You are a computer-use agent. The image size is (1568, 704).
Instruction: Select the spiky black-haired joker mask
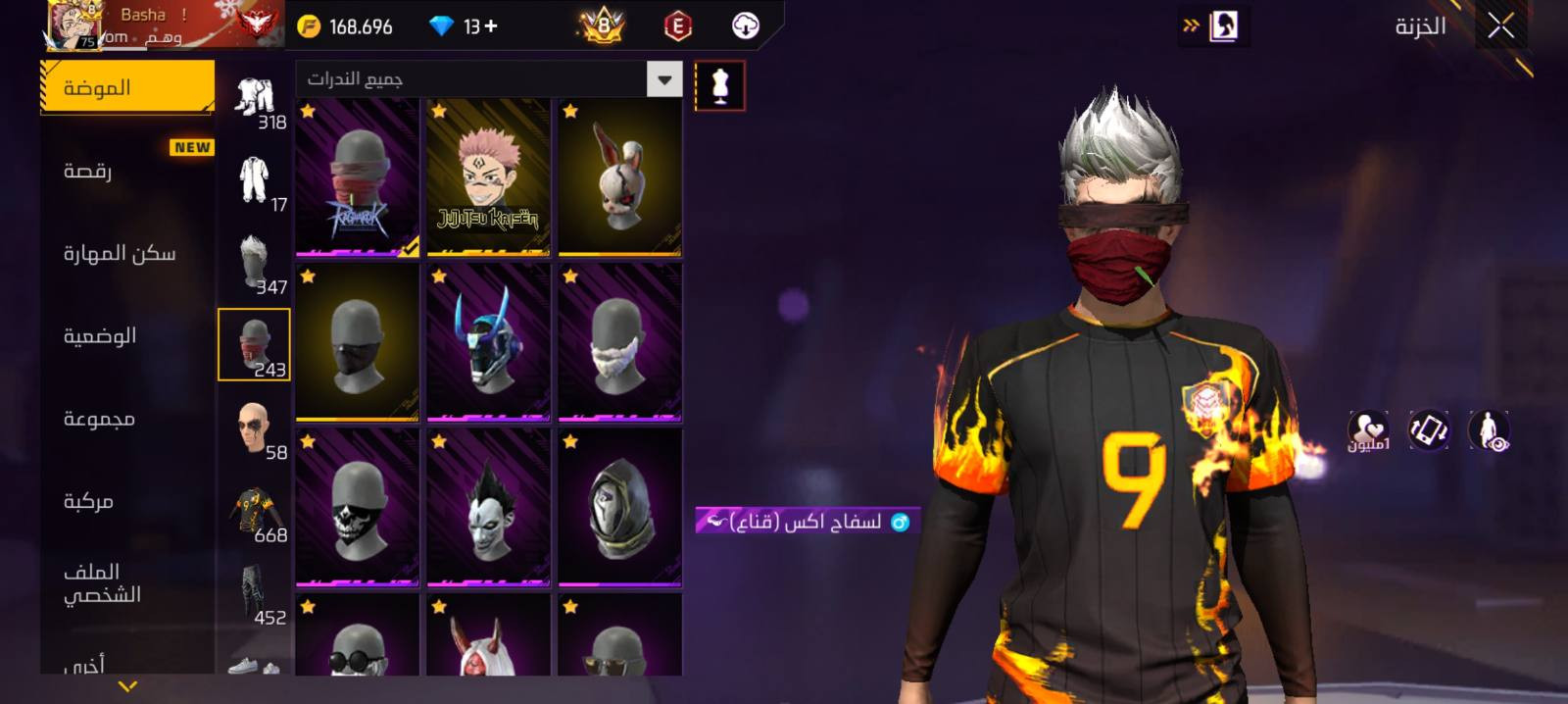(x=488, y=508)
